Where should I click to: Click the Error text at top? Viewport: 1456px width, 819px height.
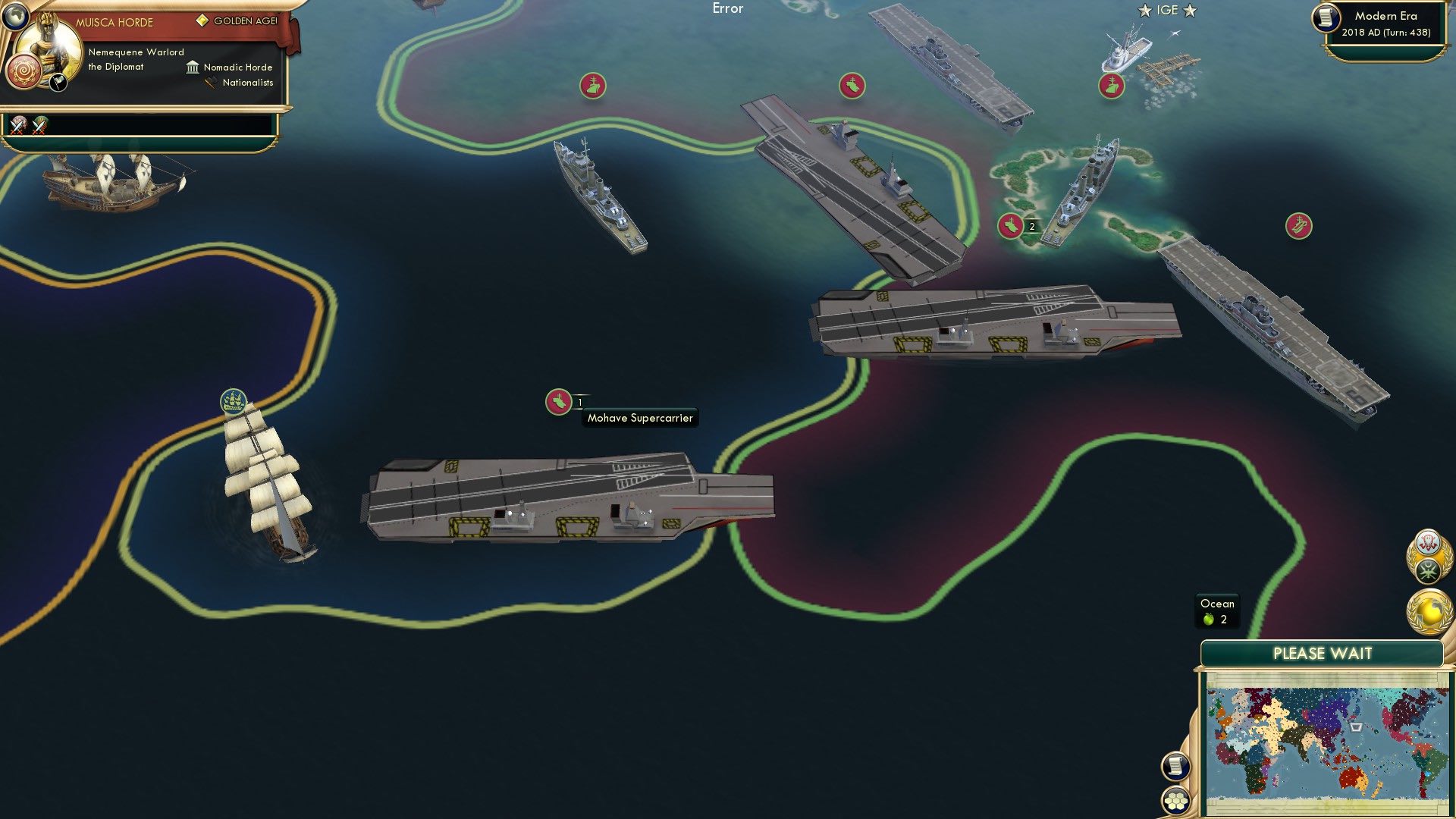pyautogui.click(x=727, y=8)
